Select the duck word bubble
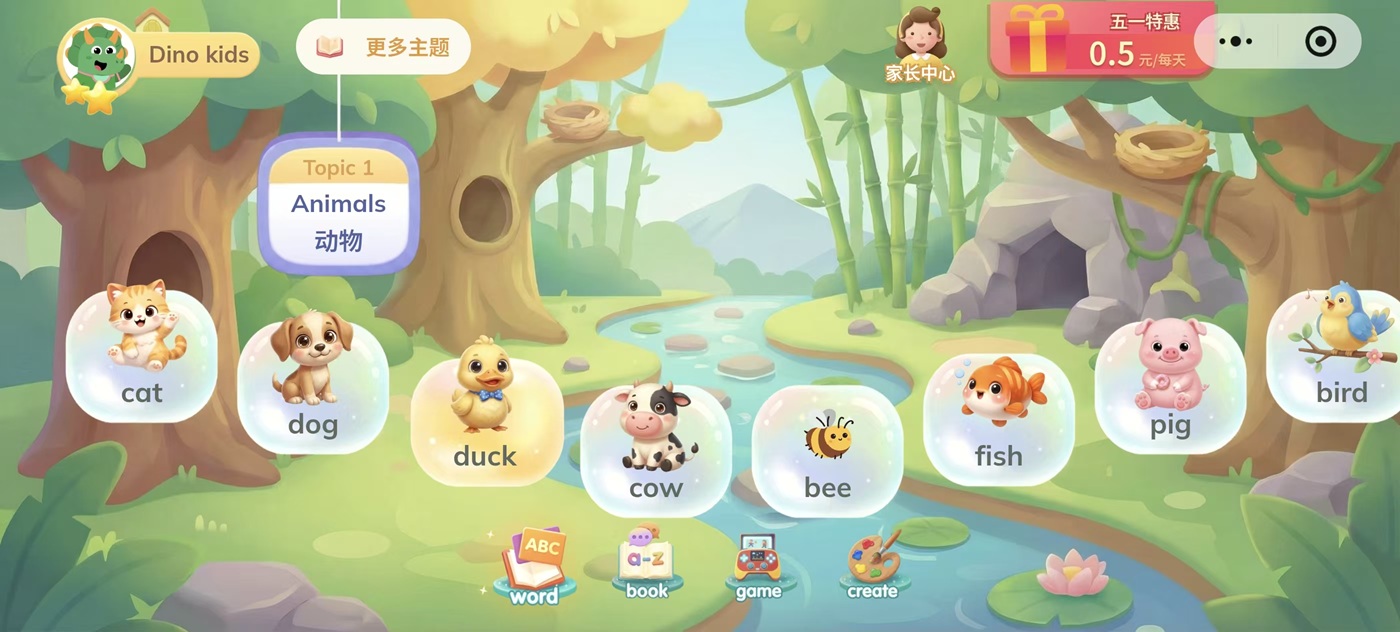The height and width of the screenshot is (632, 1400). (485, 418)
